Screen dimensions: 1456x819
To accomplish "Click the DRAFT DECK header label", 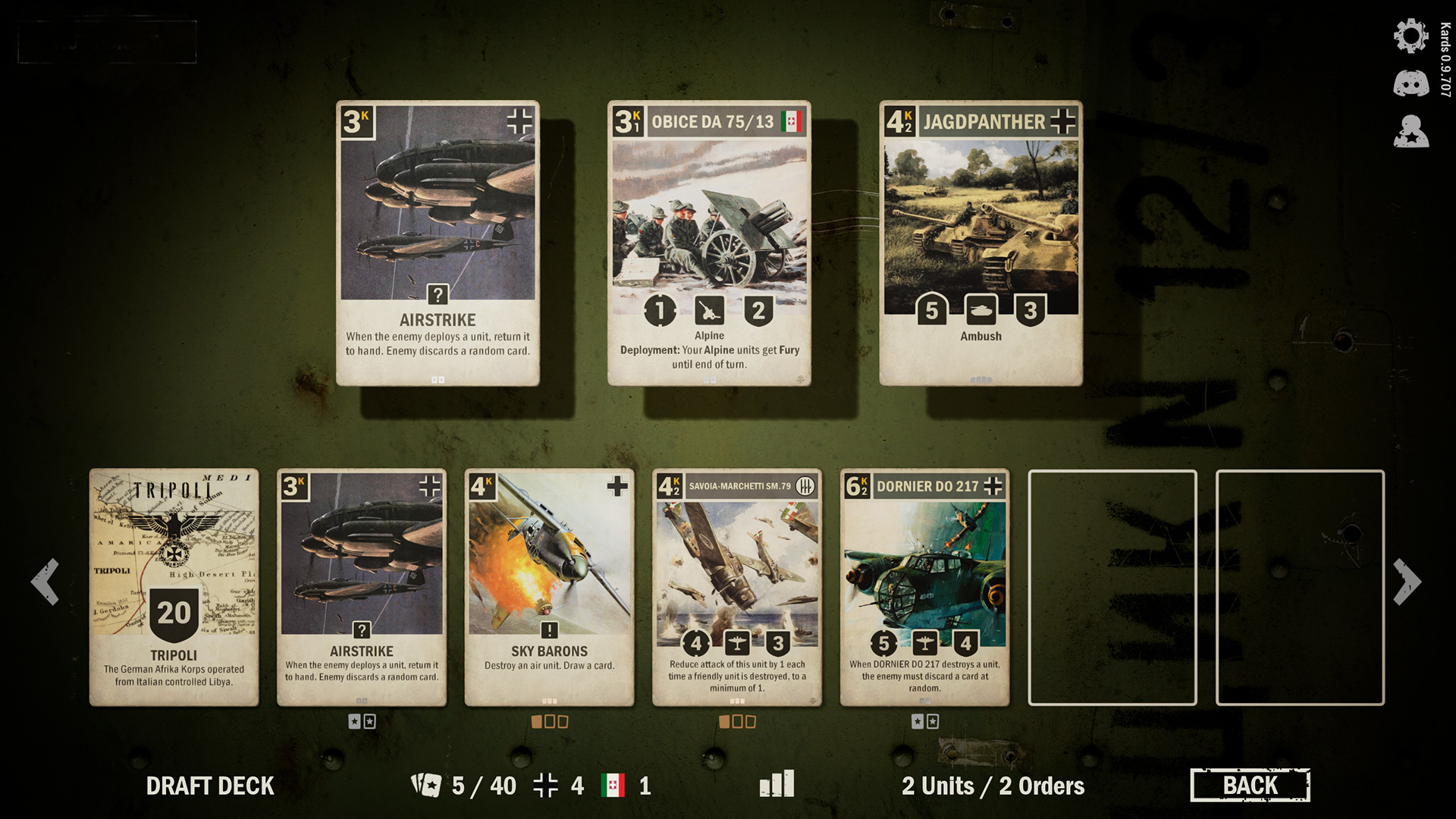I will [209, 786].
